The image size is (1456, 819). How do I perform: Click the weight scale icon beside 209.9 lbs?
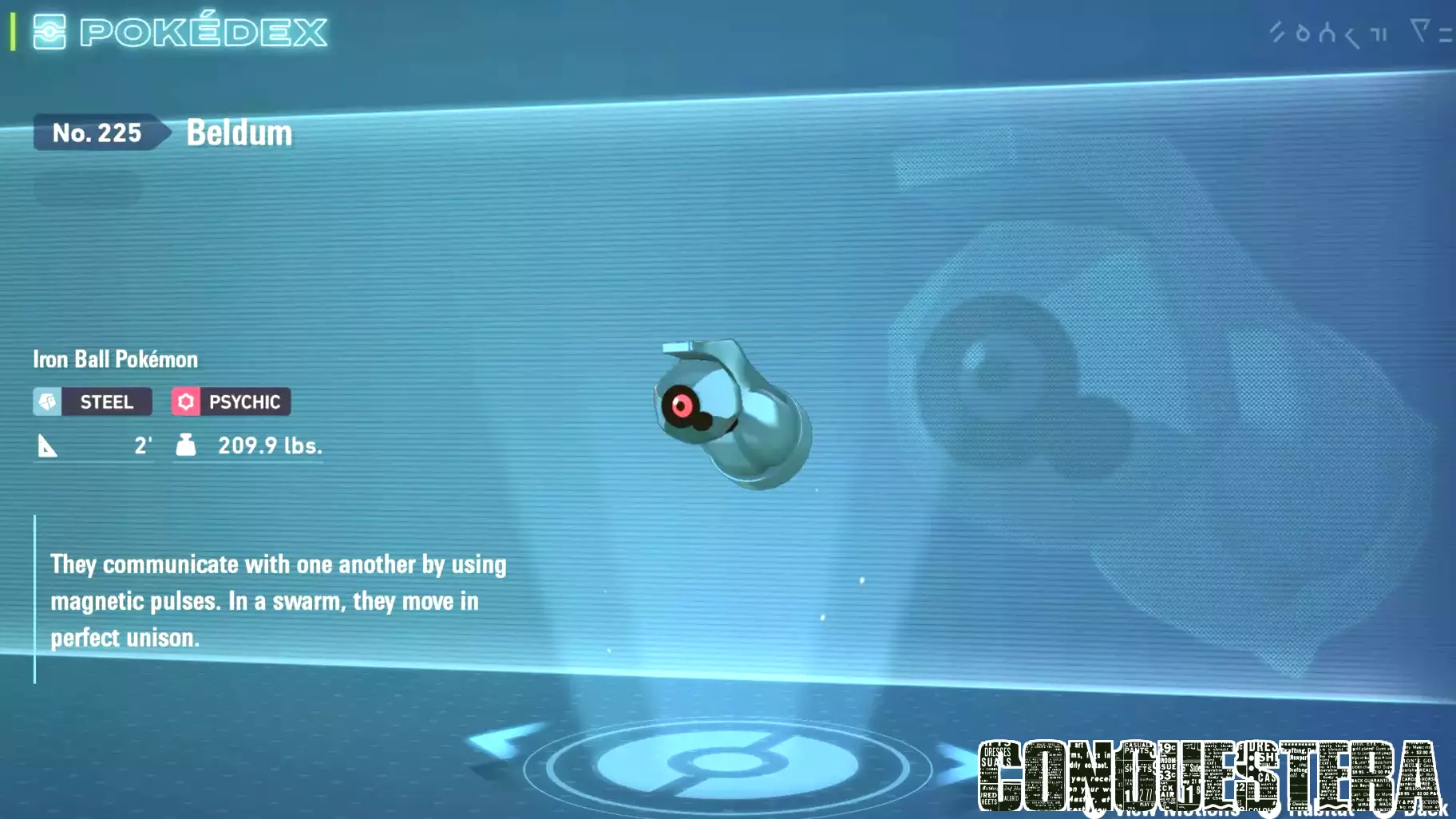coord(185,445)
